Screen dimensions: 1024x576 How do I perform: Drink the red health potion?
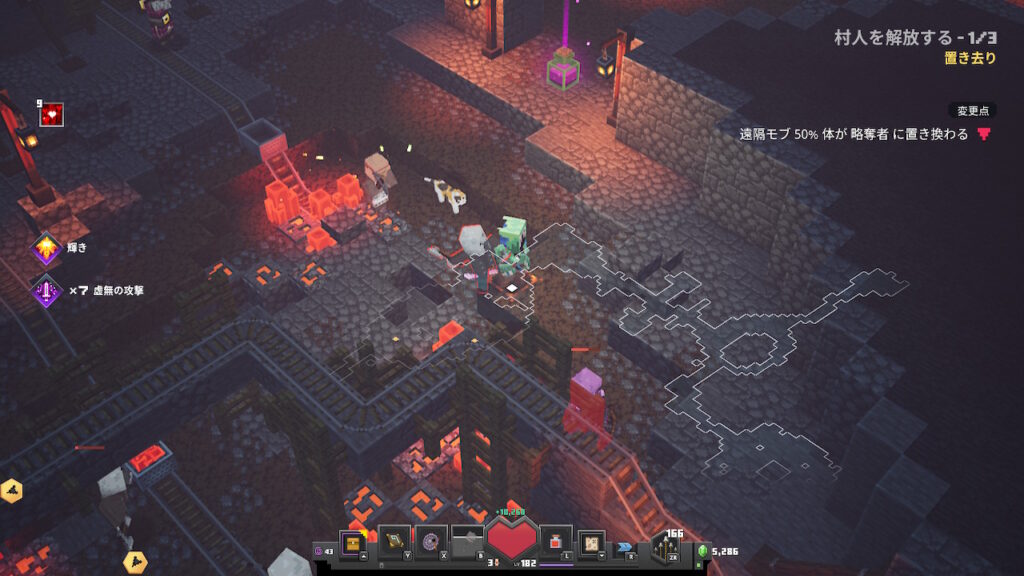pyautogui.click(x=555, y=543)
